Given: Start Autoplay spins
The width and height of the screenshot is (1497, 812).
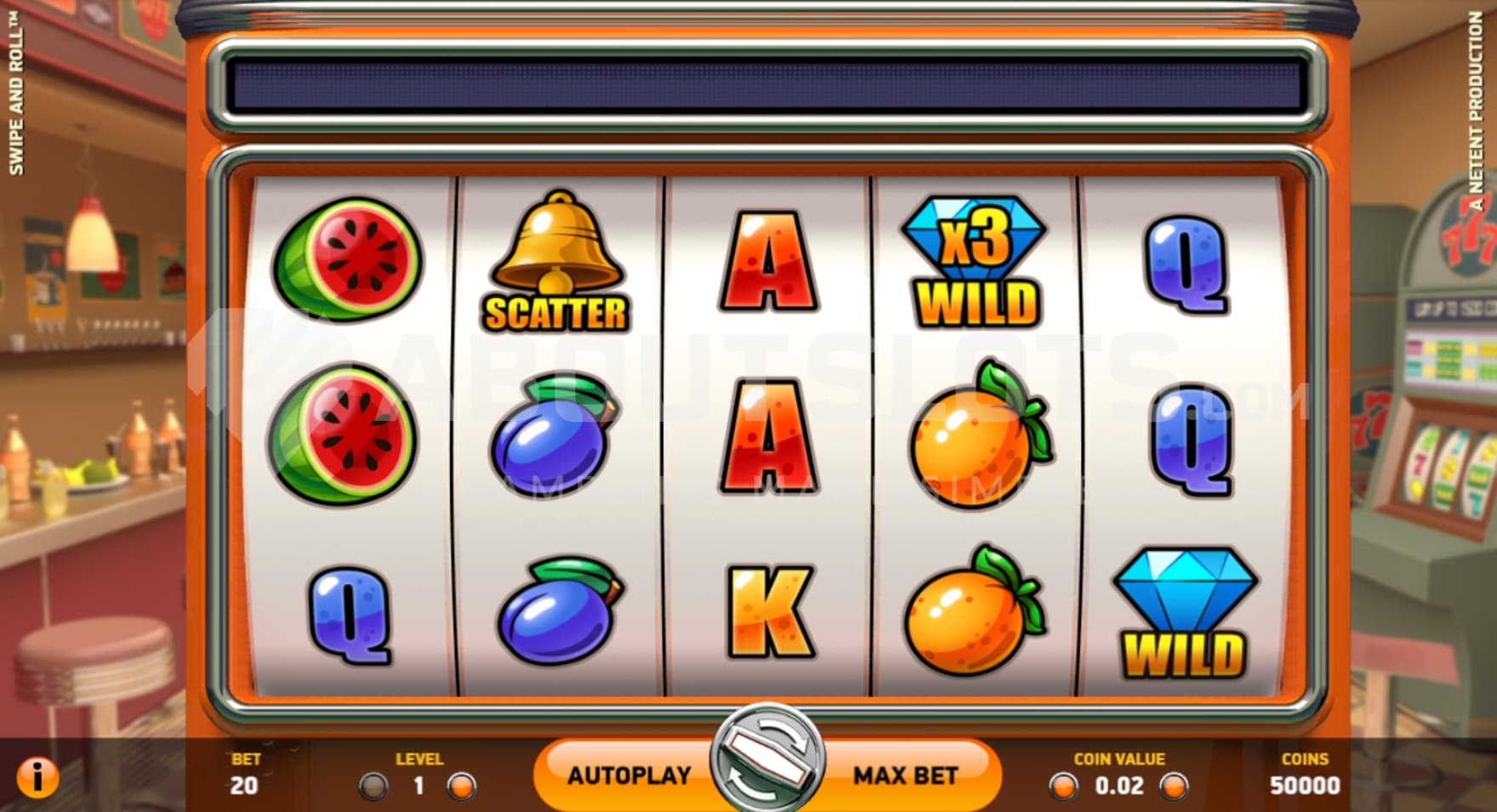Looking at the screenshot, I should click(629, 775).
